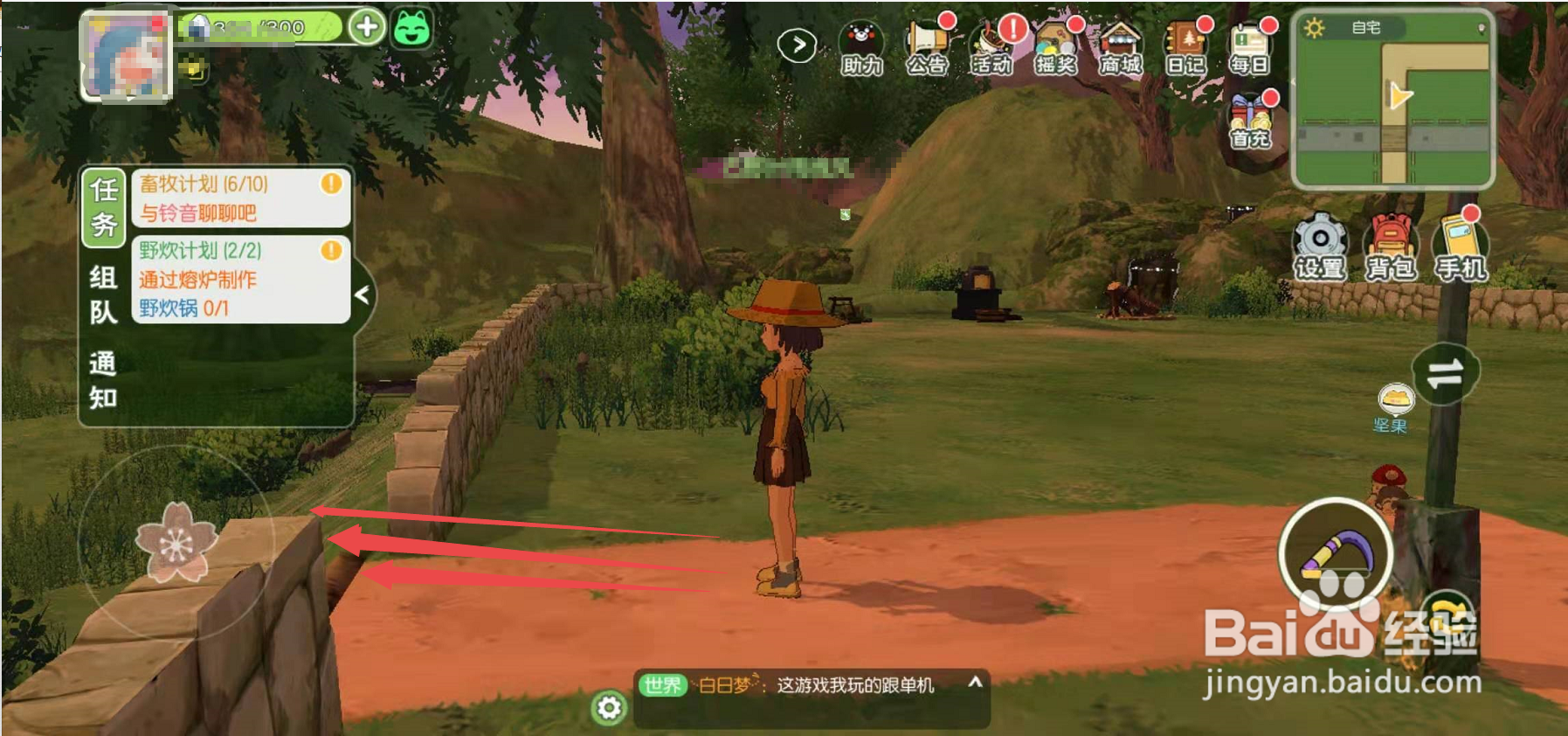The image size is (1568, 736).
Task: Select the 畜牧计划 quest entry
Action: click(x=240, y=198)
